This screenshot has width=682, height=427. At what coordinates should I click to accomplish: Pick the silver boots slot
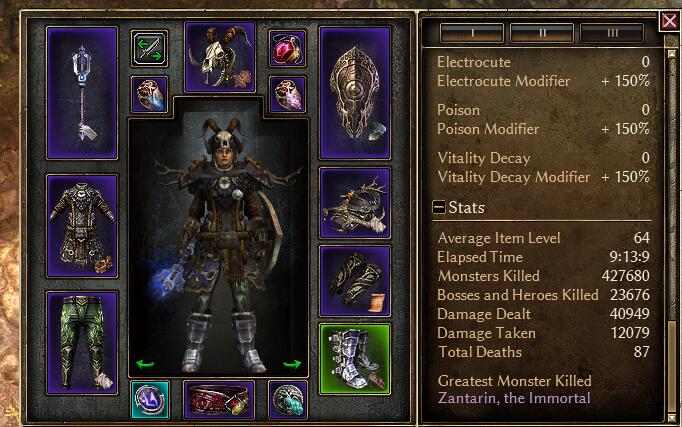pos(354,358)
